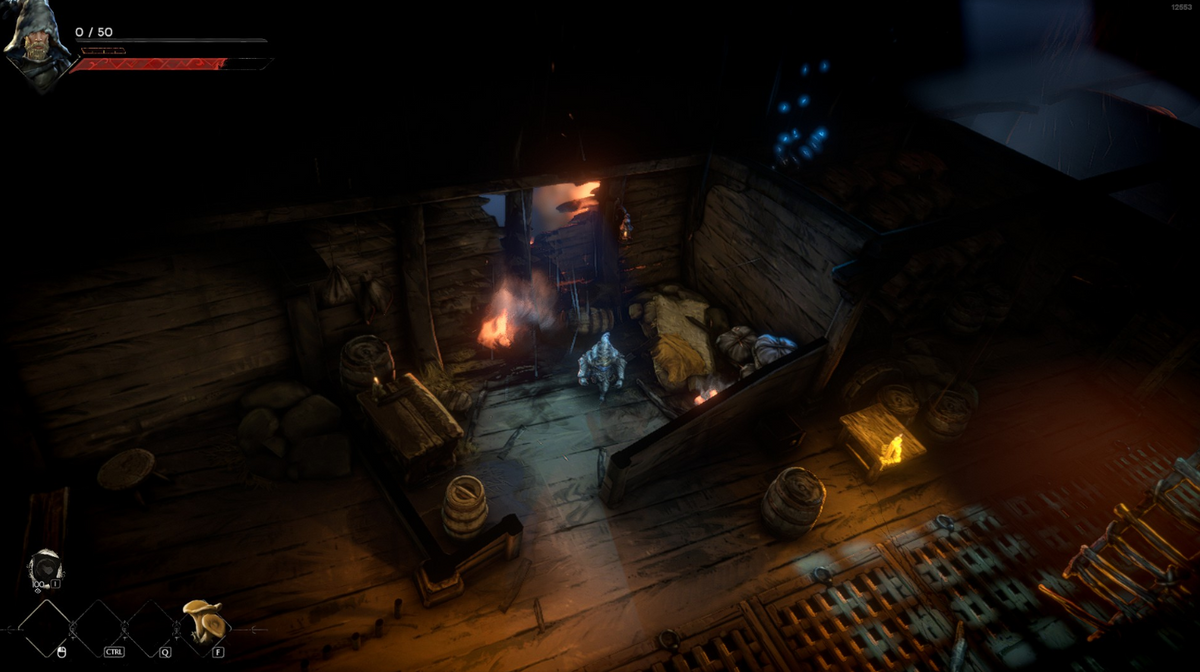Select the mushroom item slot
Viewport: 1200px width, 672px height.
point(201,623)
